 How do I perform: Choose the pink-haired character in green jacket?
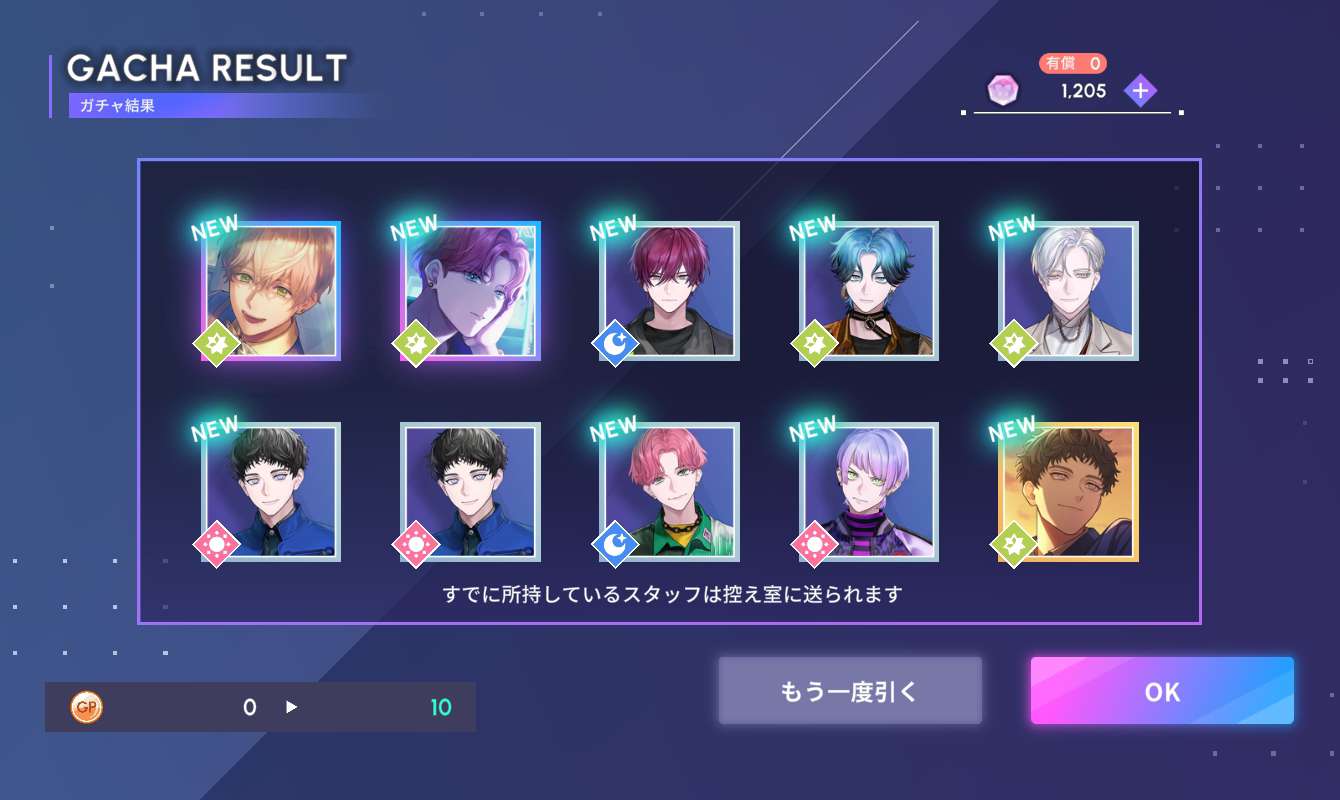click(670, 492)
